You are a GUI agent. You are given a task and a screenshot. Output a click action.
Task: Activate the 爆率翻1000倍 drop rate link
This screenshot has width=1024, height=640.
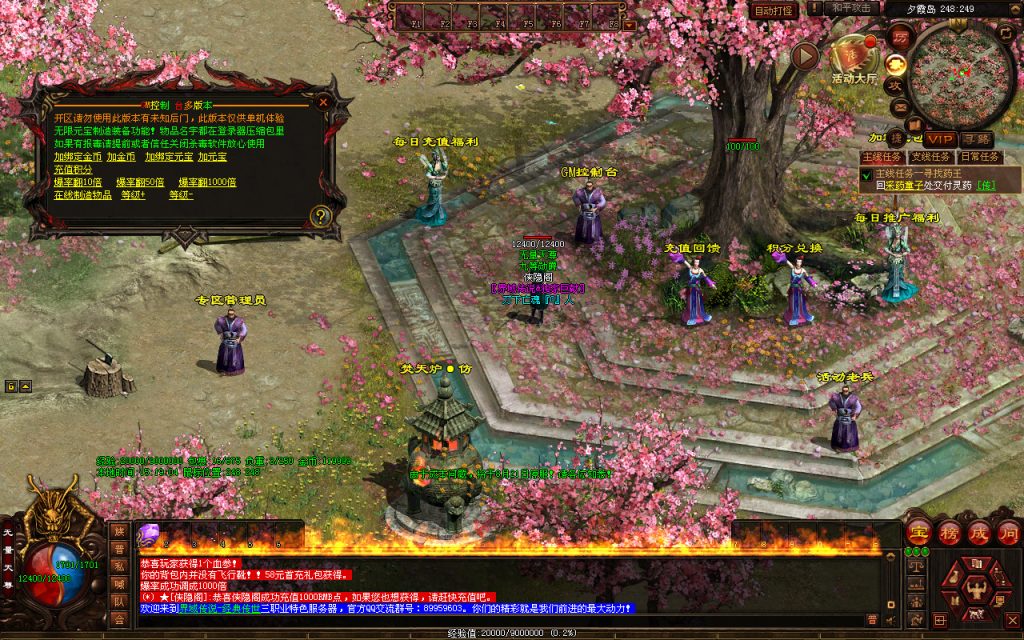click(x=207, y=182)
